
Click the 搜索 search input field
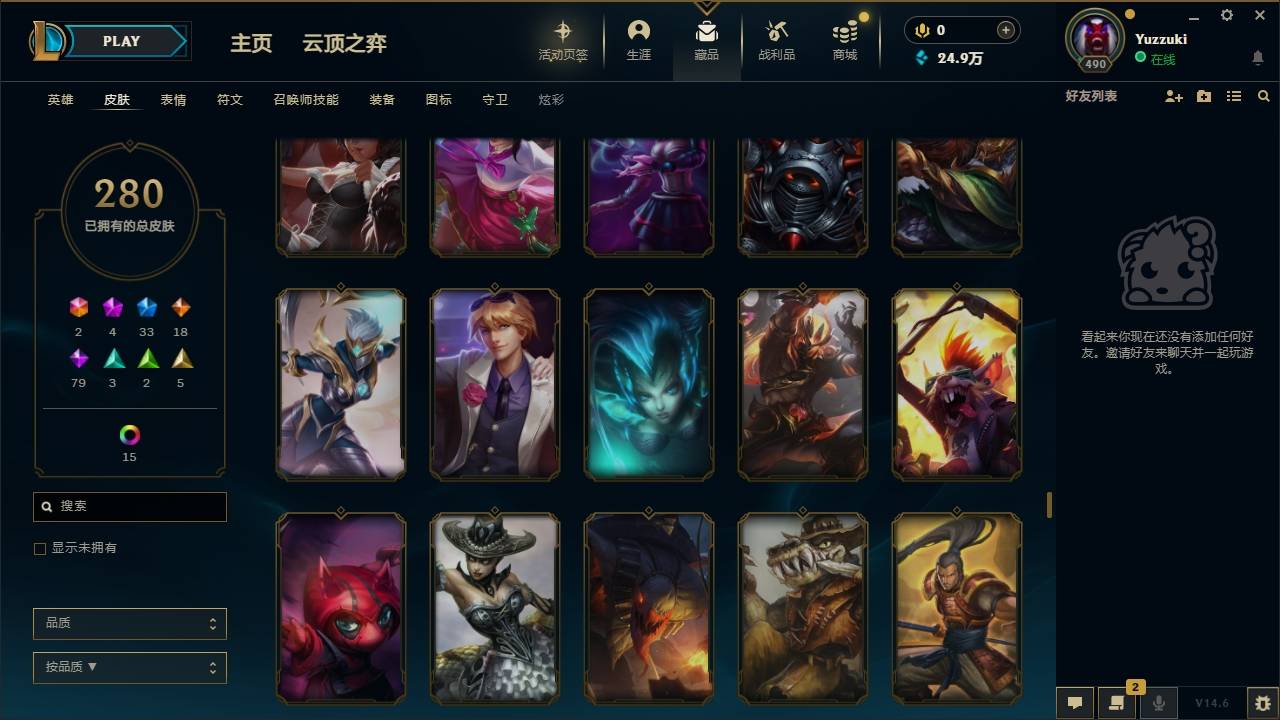pos(129,507)
